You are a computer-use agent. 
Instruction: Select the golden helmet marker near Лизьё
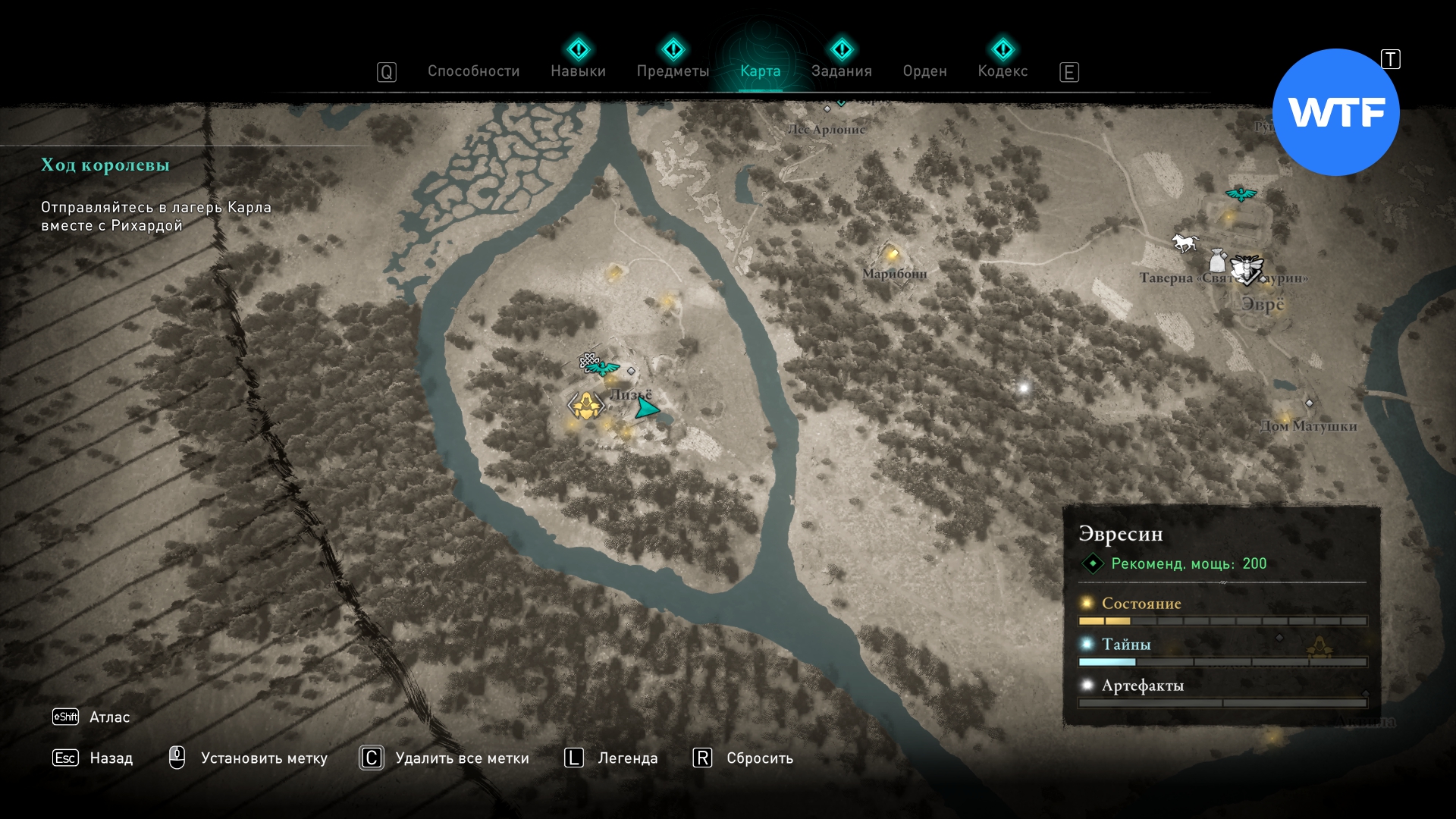point(585,406)
